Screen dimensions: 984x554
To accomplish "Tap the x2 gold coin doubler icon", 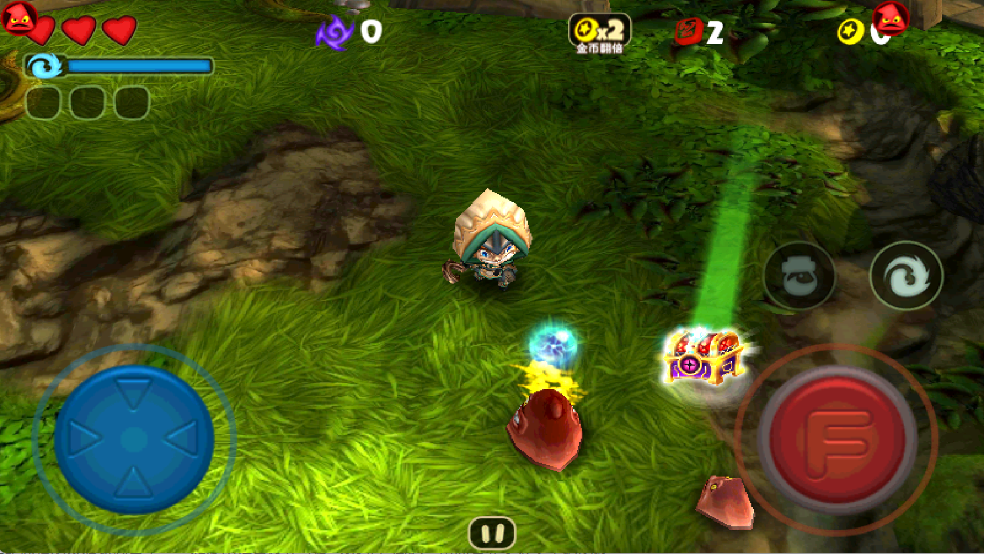I will (599, 31).
